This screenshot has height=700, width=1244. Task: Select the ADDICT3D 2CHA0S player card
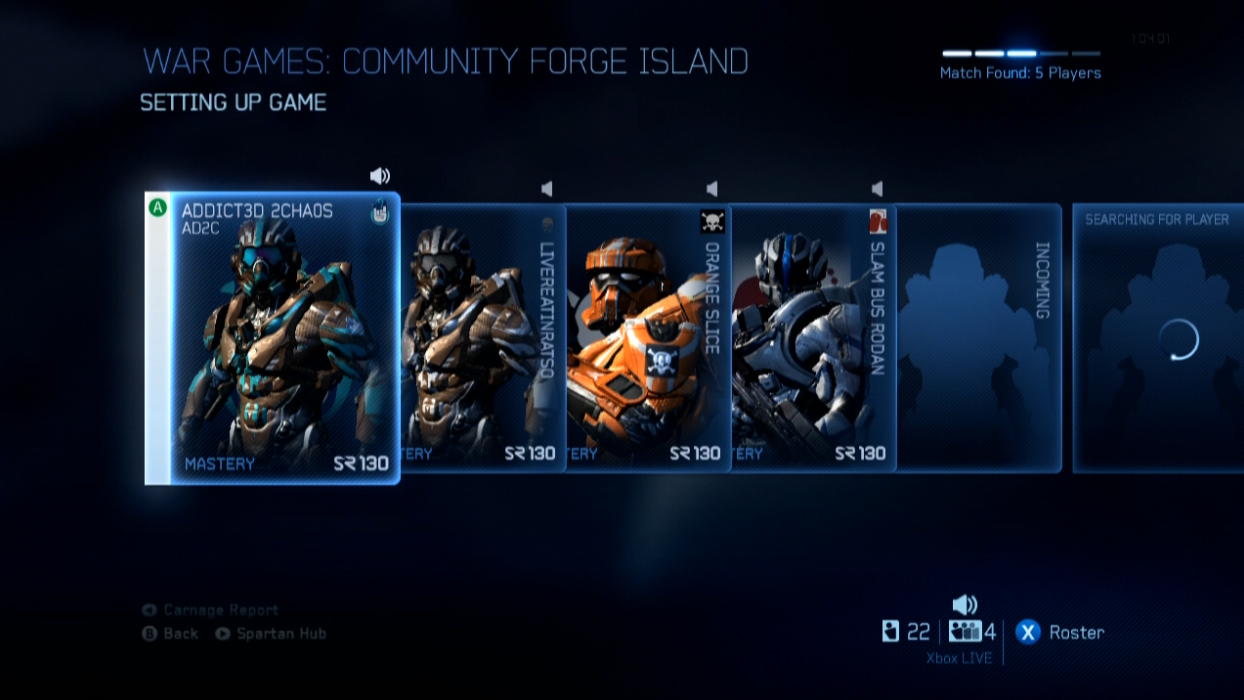coord(272,338)
